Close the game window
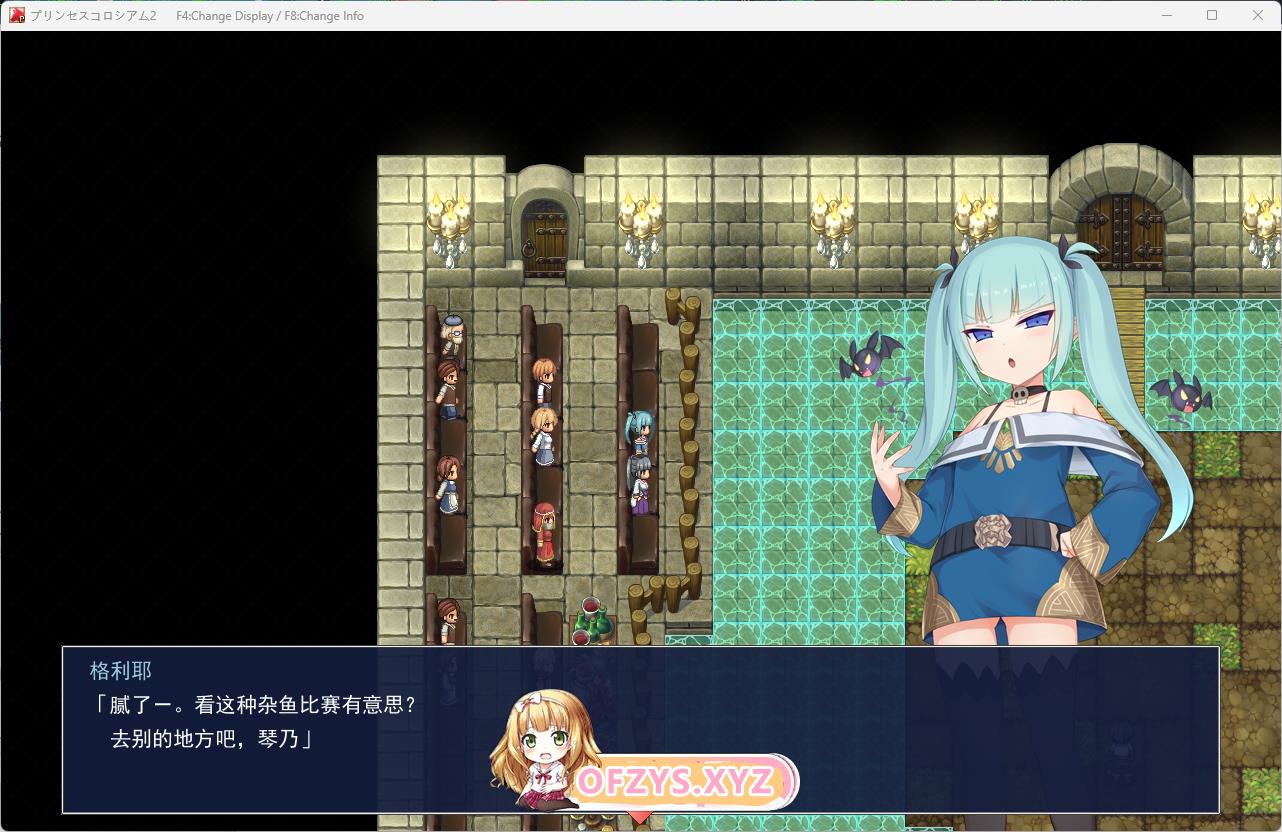 [x=1258, y=15]
